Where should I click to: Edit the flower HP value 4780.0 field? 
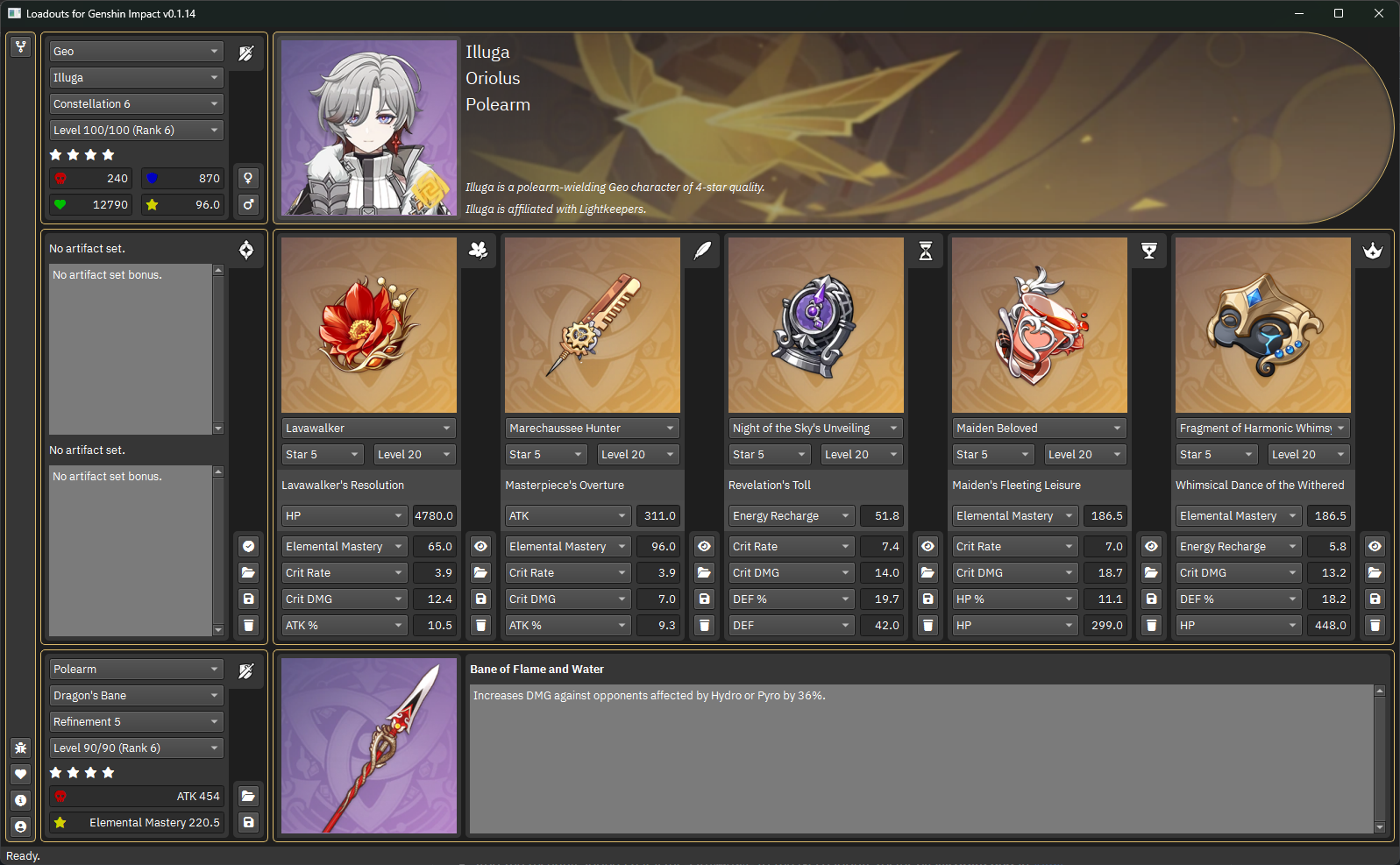point(434,516)
